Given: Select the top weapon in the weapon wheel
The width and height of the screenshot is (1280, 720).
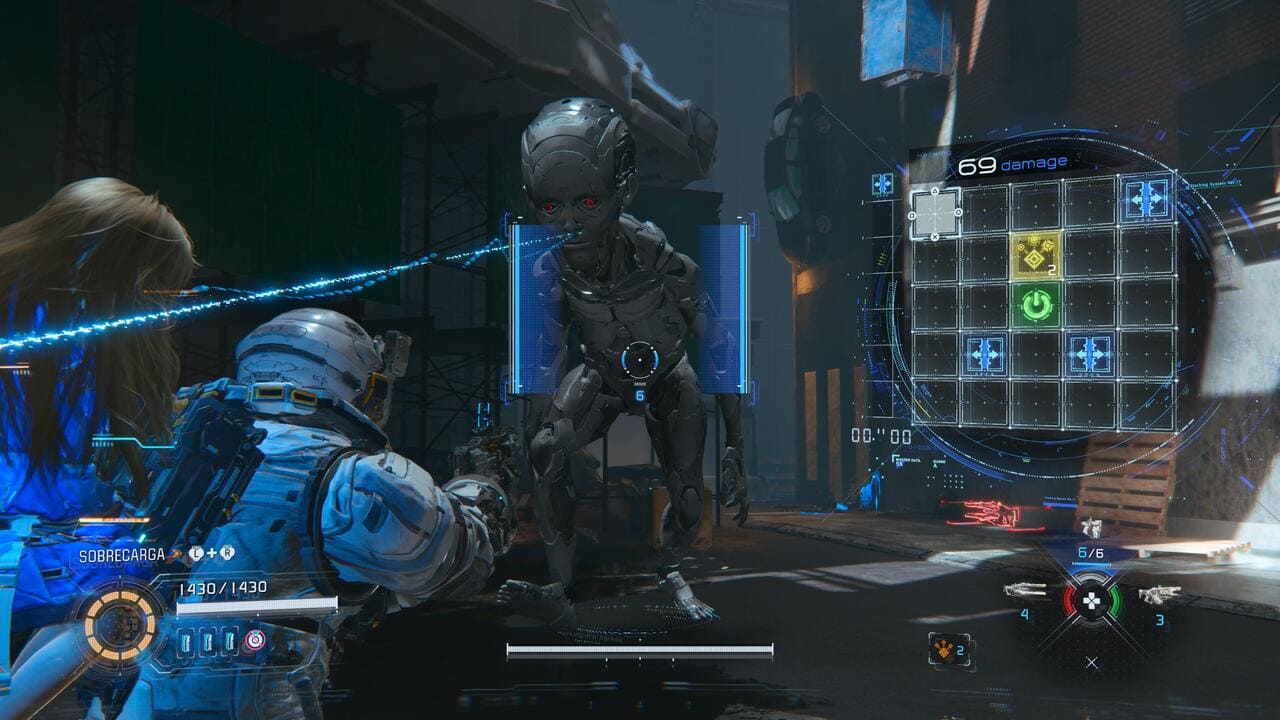Looking at the screenshot, I should click(1090, 528).
